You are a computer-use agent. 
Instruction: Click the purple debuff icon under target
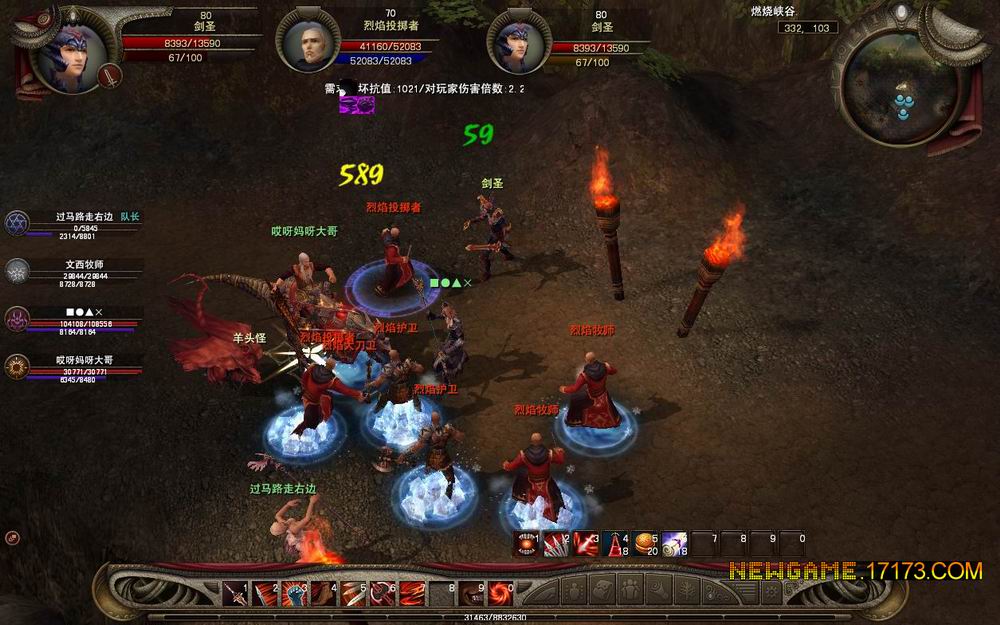pyautogui.click(x=356, y=104)
